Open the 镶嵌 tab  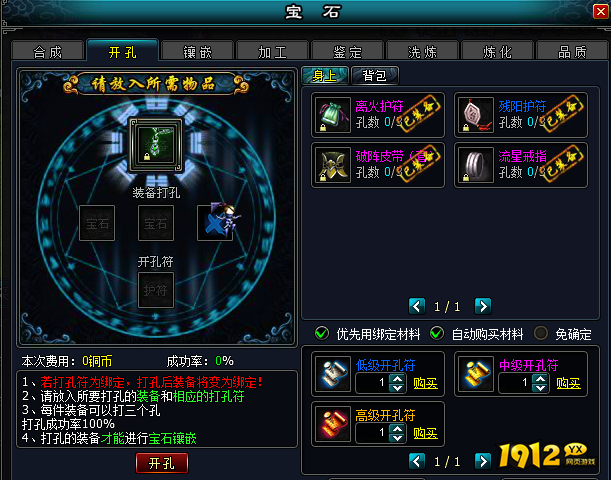197,51
